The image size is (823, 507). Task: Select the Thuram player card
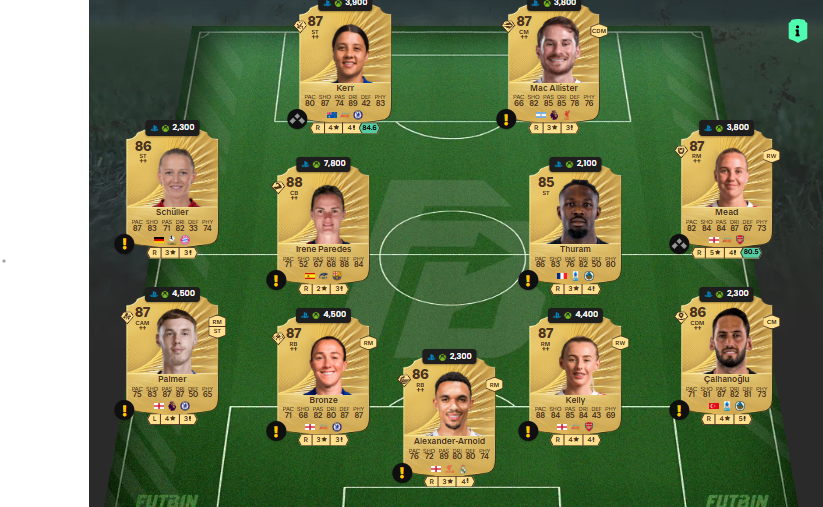575,227
